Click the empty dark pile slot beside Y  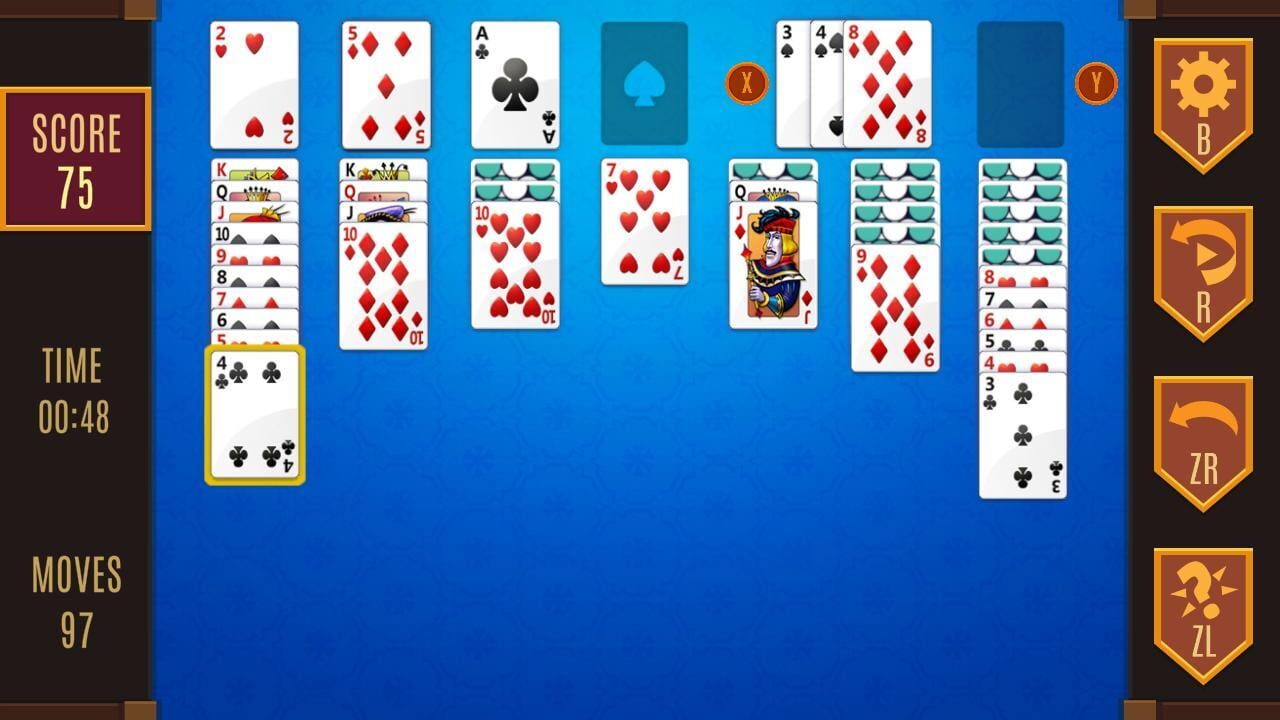pos(1020,85)
